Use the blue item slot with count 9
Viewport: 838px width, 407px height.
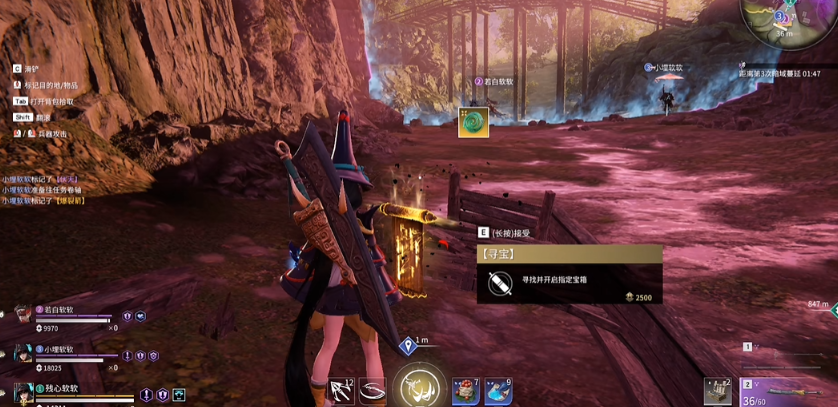[x=498, y=391]
